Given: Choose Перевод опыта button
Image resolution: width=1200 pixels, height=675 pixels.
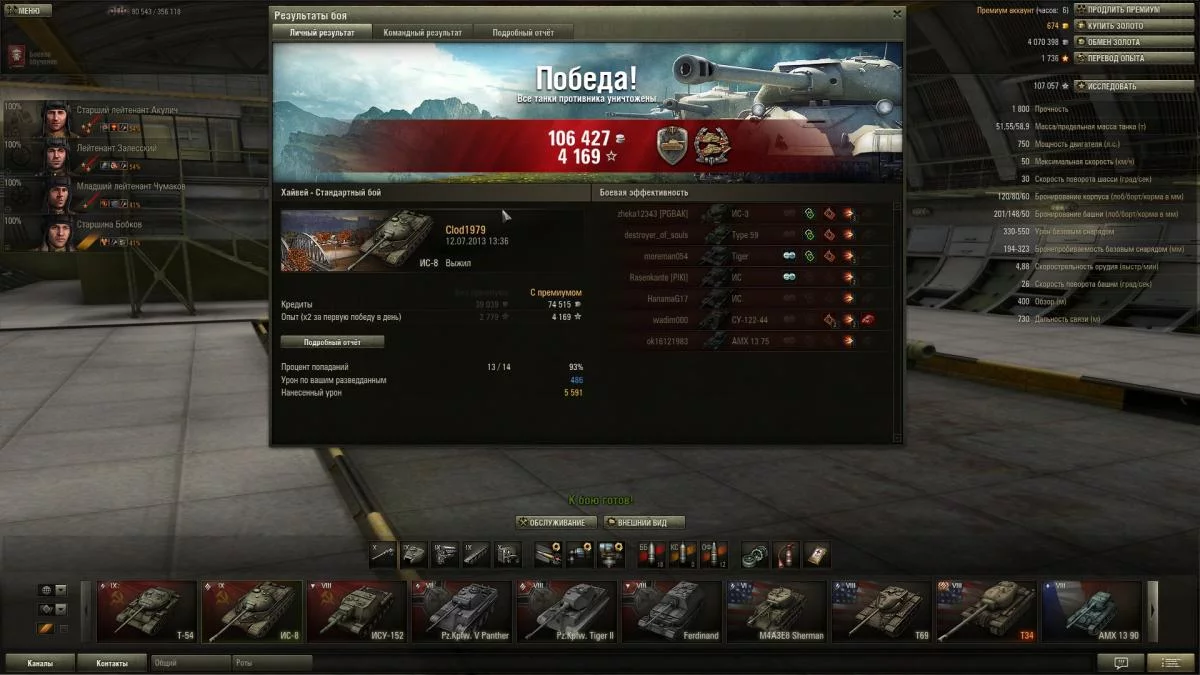Looking at the screenshot, I should click(x=1119, y=58).
